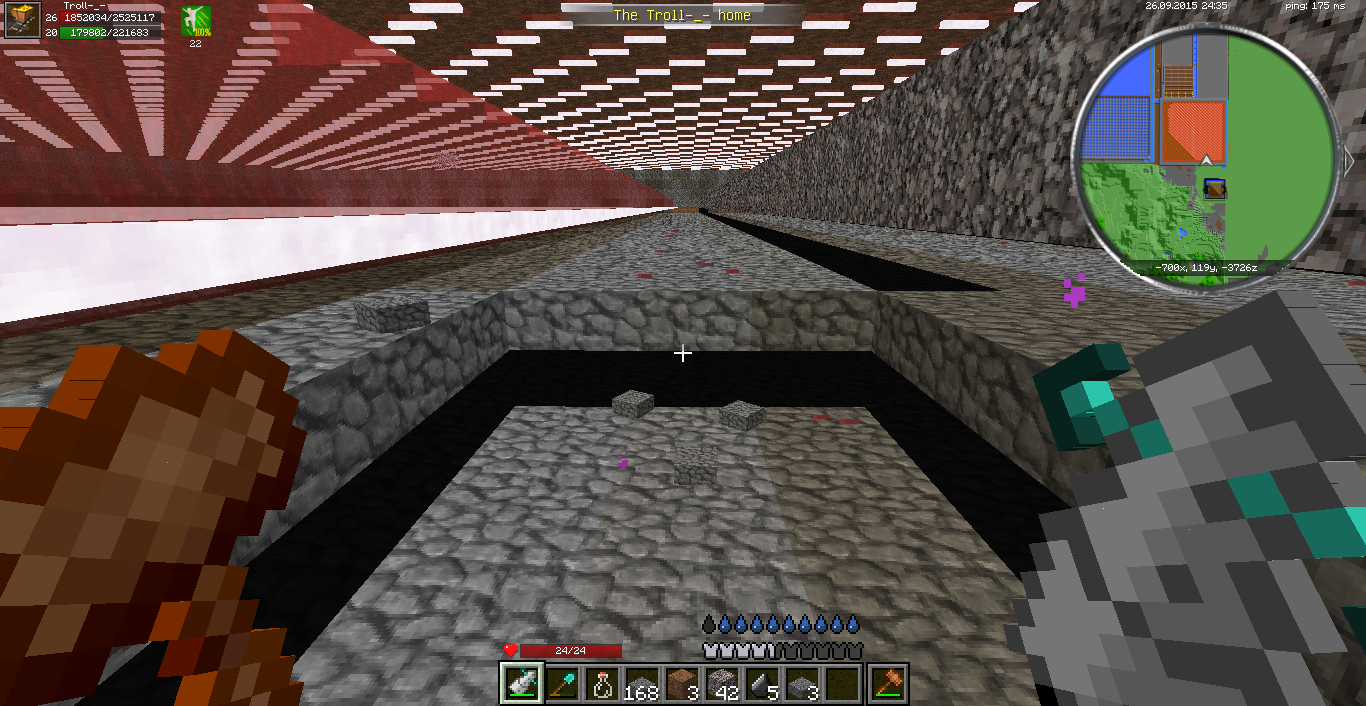
Task: Click the circular minimap
Action: 1206,158
